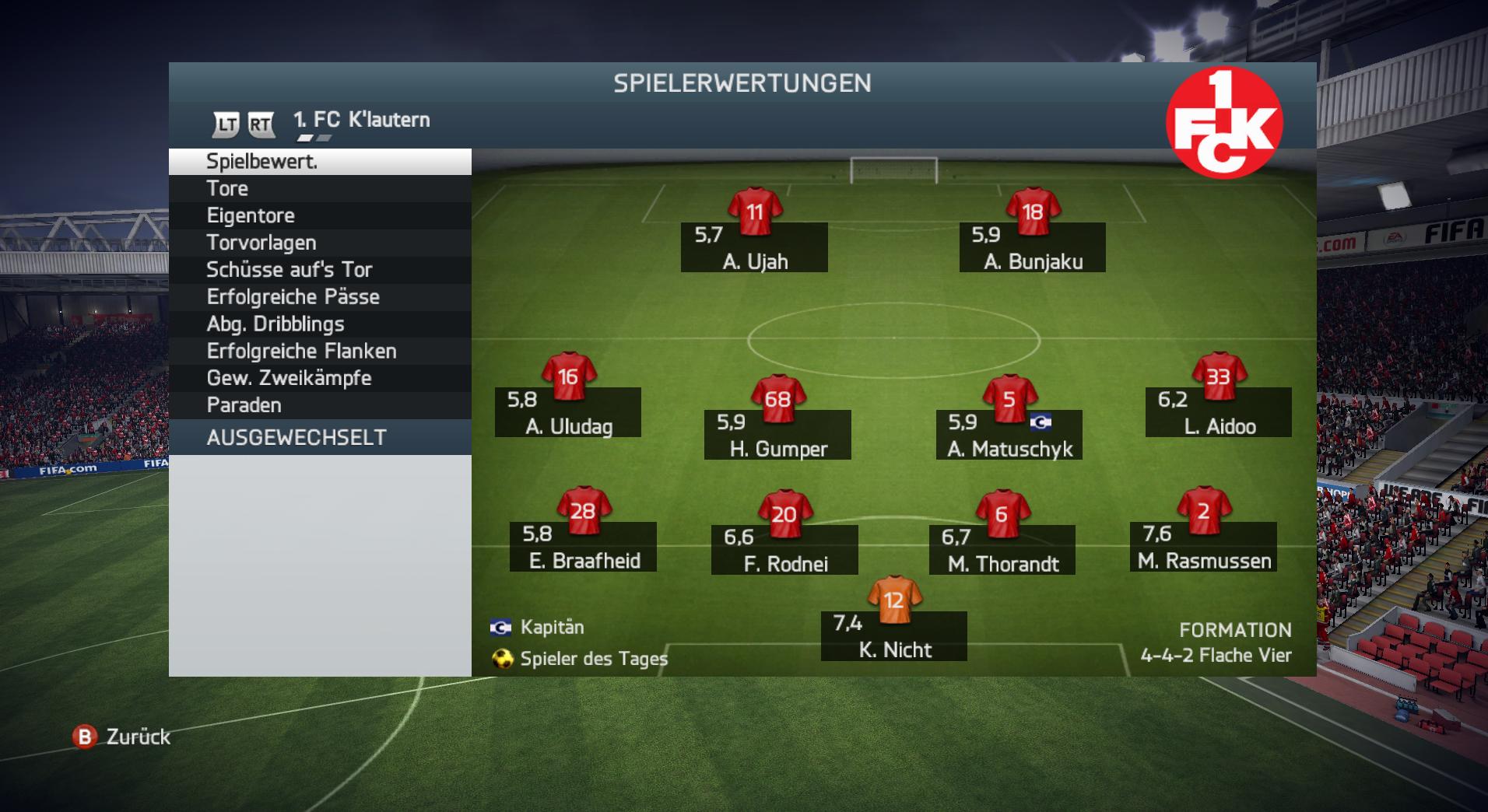The height and width of the screenshot is (812, 1488).
Task: Show the Tore statistics
Action: click(319, 189)
